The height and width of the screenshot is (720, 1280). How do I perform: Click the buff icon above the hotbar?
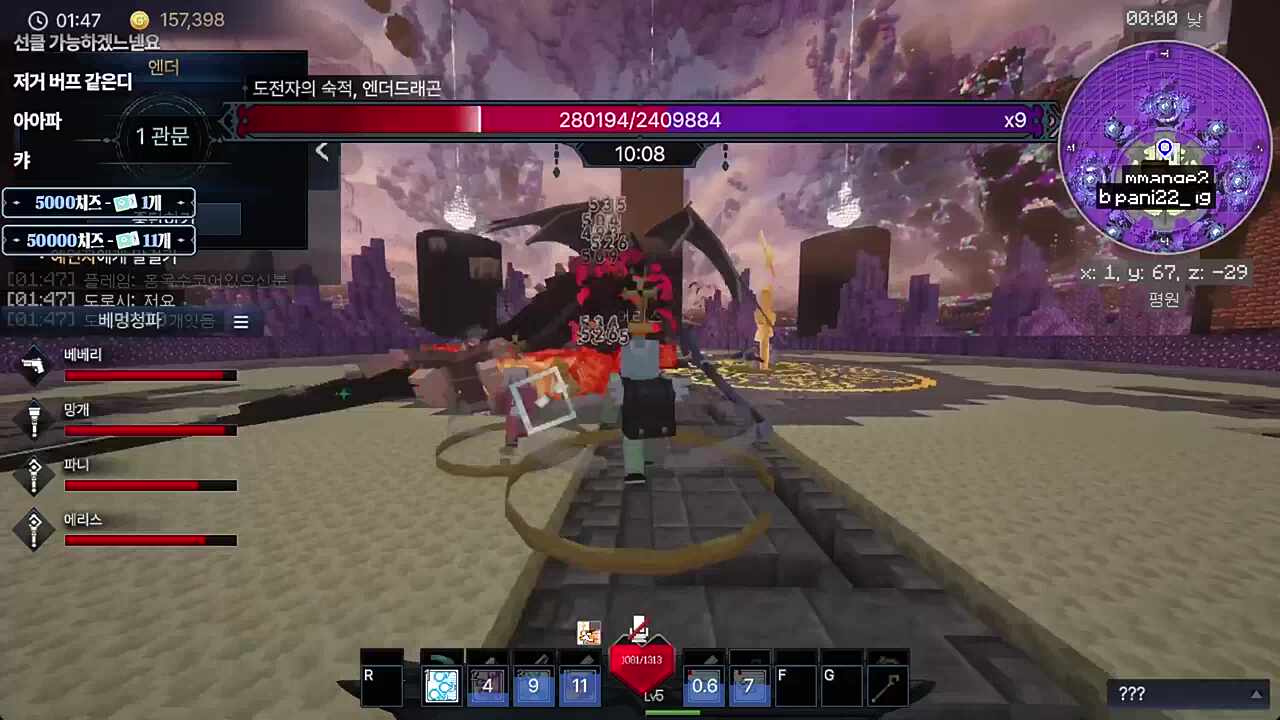point(589,633)
